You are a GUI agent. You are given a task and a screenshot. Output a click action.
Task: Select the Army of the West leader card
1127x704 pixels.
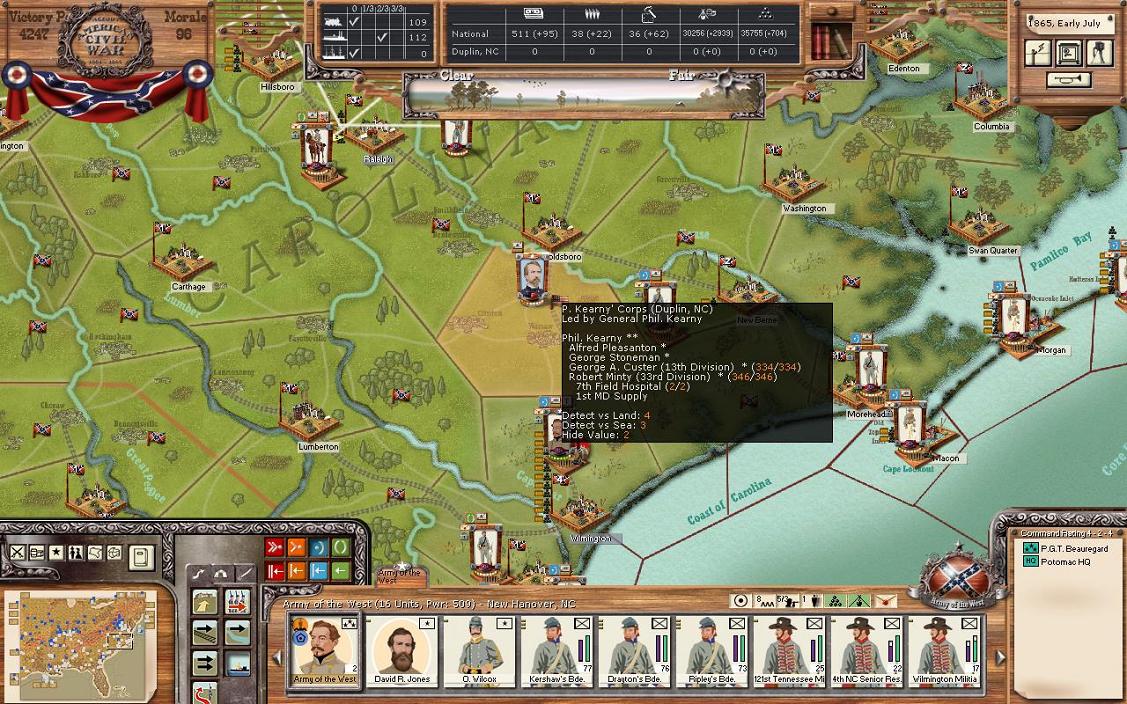click(325, 650)
